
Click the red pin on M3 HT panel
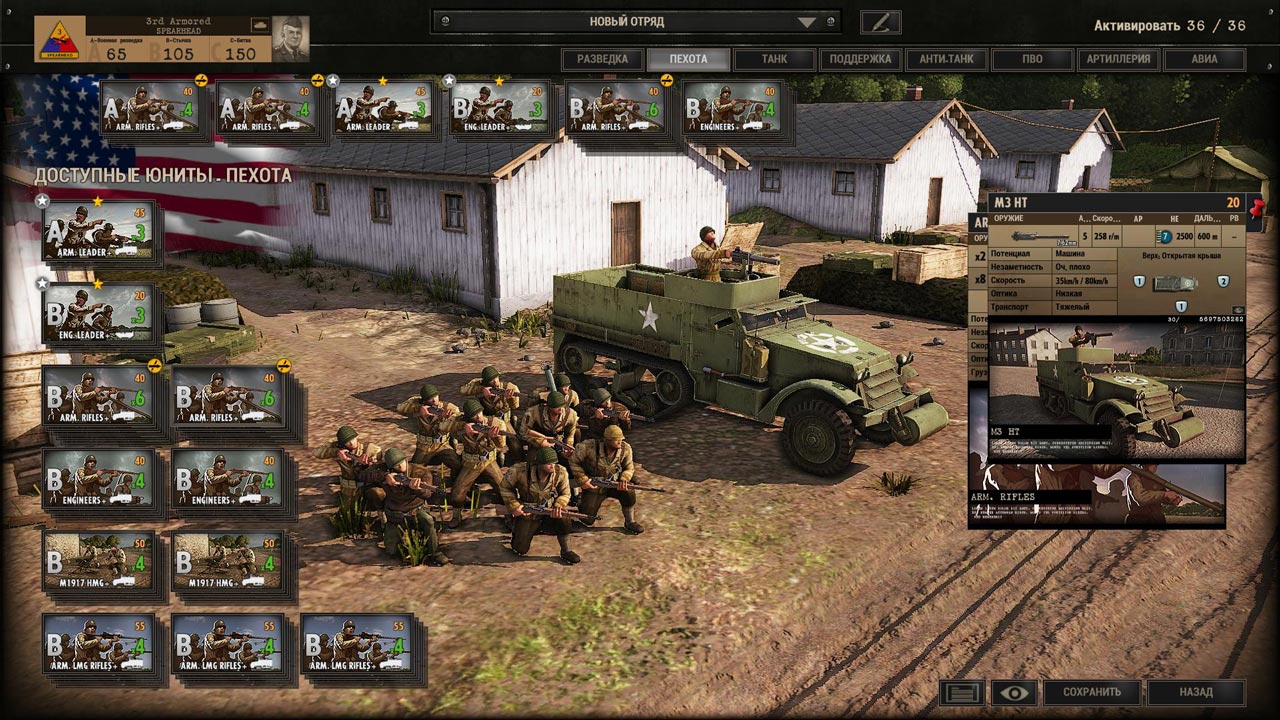[x=1256, y=206]
